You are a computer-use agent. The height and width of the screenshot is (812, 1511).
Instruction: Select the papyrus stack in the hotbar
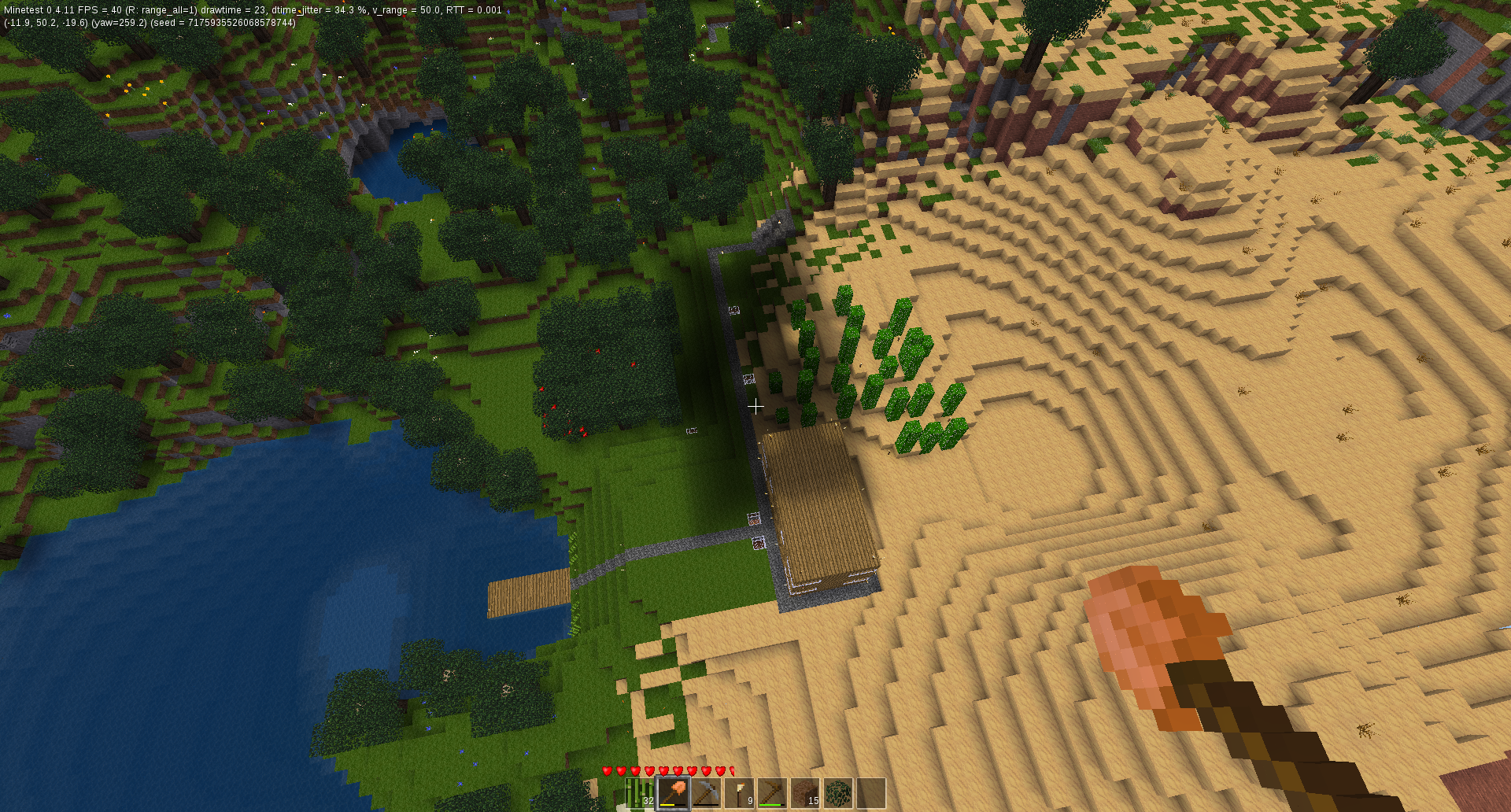640,792
